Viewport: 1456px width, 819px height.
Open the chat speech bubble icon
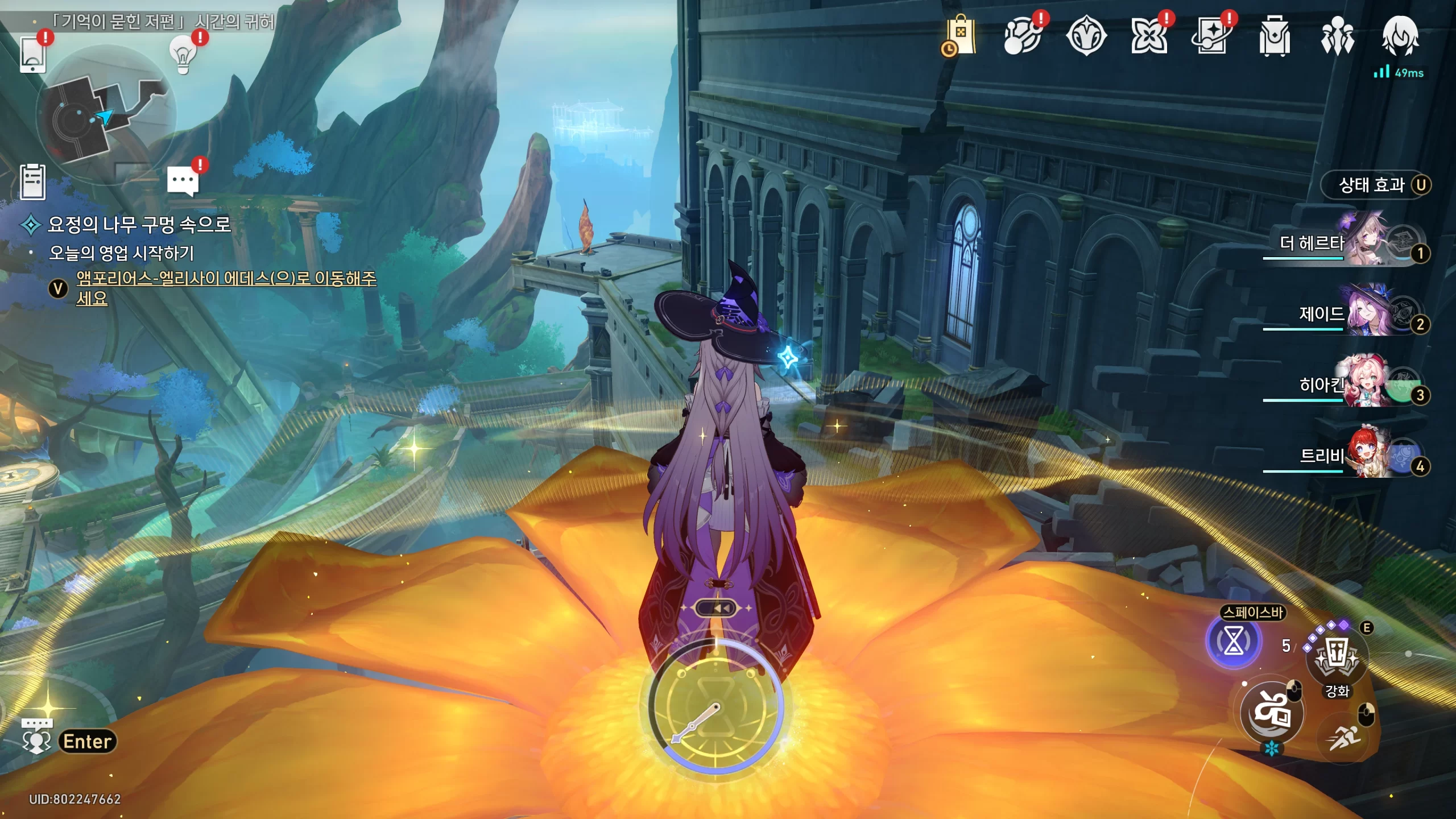tap(183, 181)
